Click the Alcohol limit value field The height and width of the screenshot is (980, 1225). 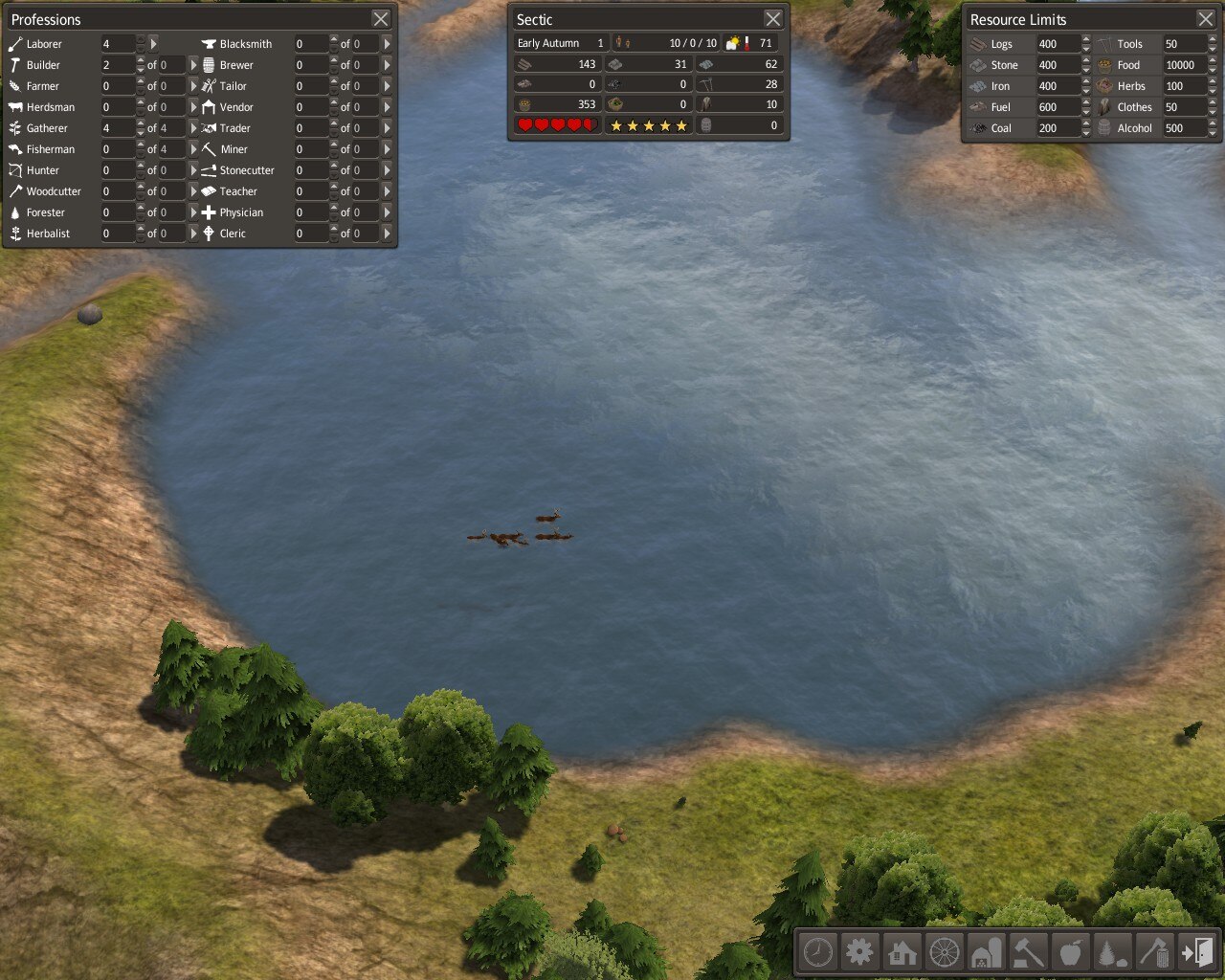pos(1183,128)
